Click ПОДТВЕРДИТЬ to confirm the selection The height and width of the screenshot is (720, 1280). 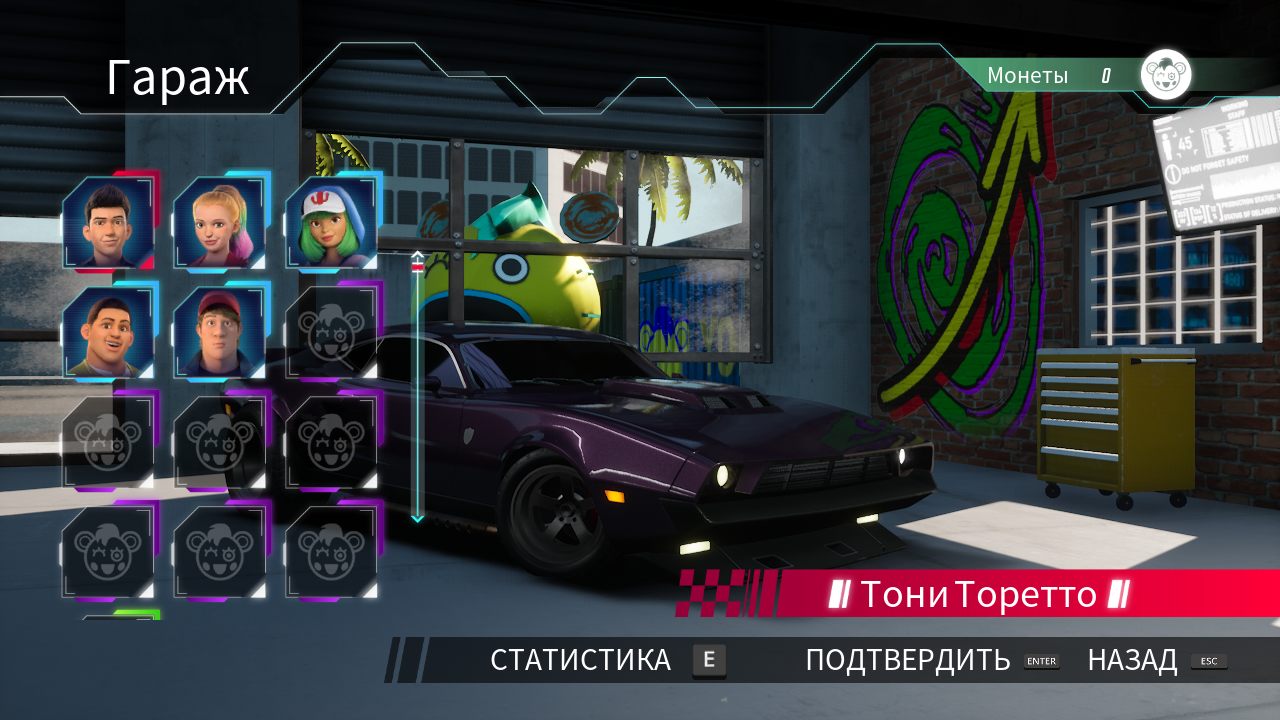pyautogui.click(x=906, y=660)
